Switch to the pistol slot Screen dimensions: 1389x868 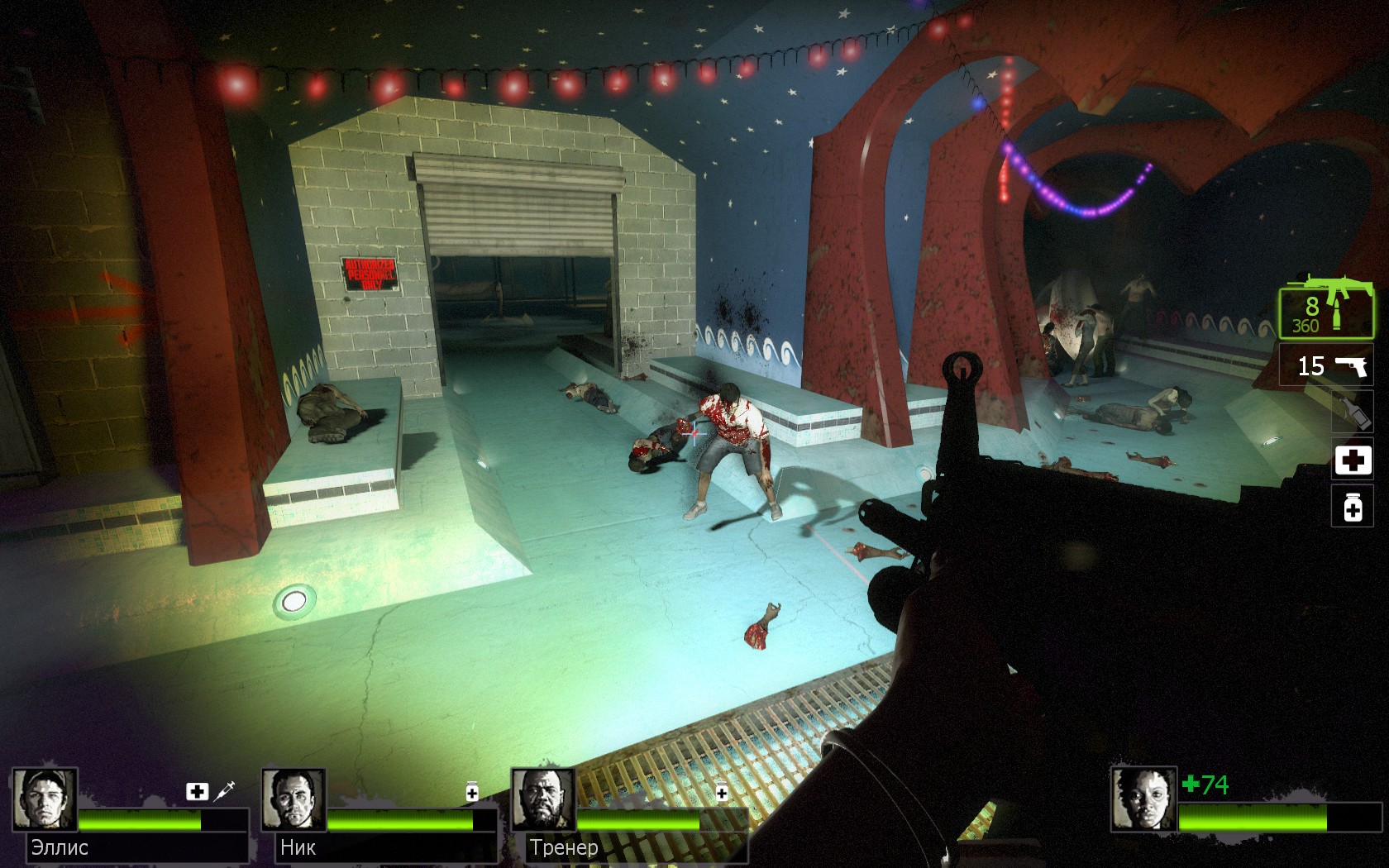click(x=1328, y=365)
